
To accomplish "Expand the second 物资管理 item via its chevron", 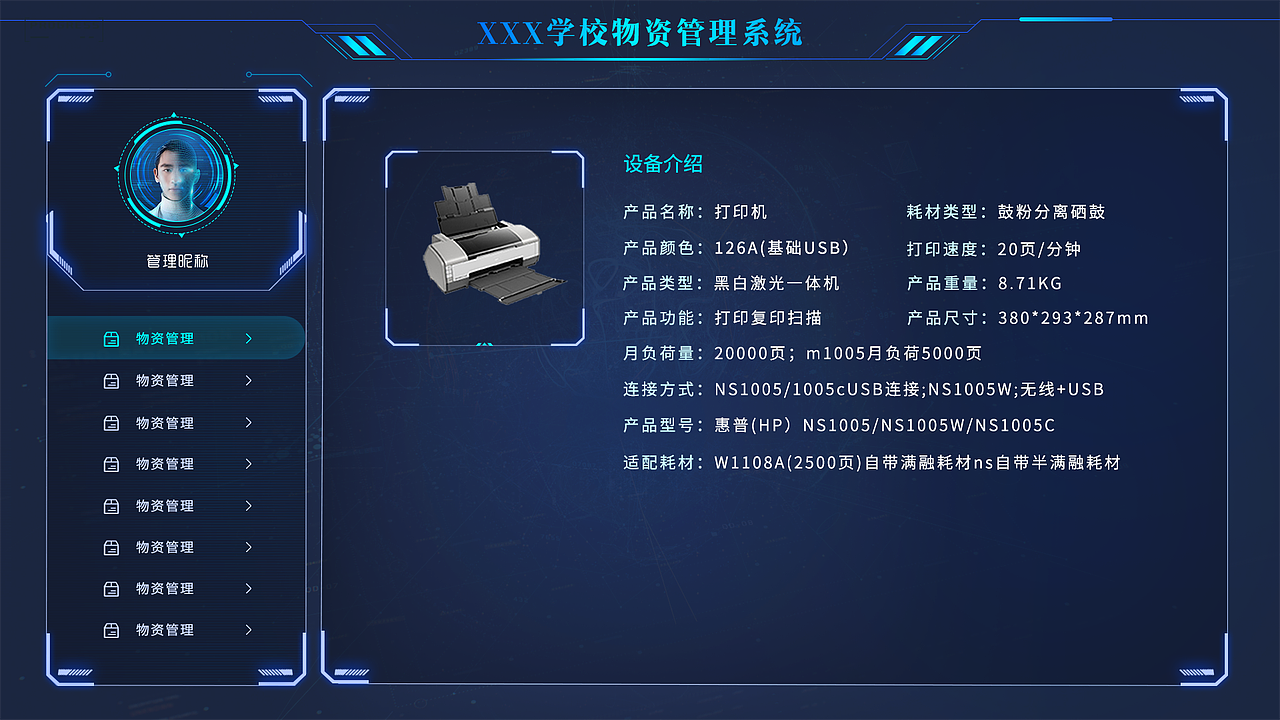I will pos(249,380).
